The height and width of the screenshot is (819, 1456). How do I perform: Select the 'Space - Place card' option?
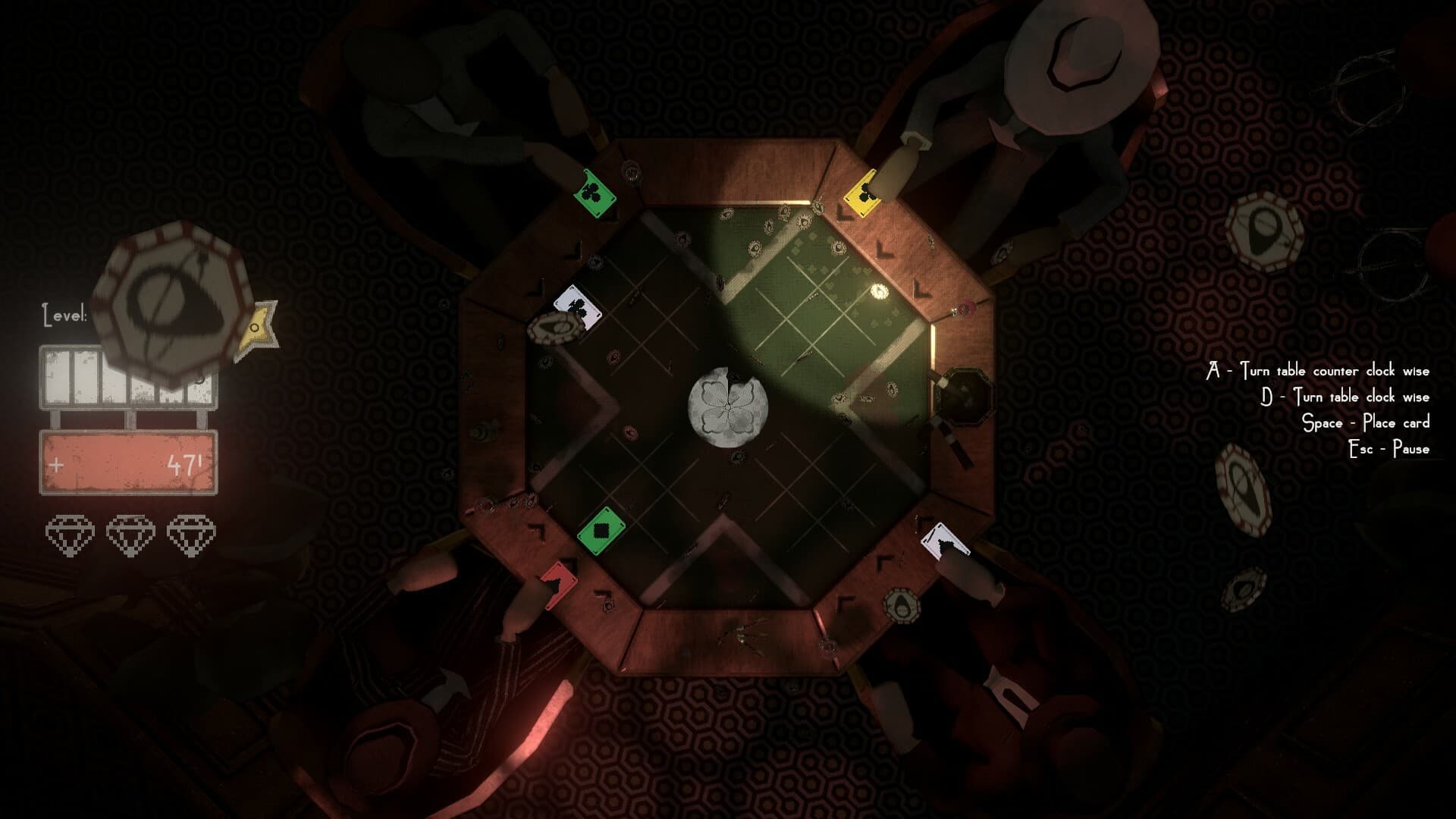(x=1365, y=423)
